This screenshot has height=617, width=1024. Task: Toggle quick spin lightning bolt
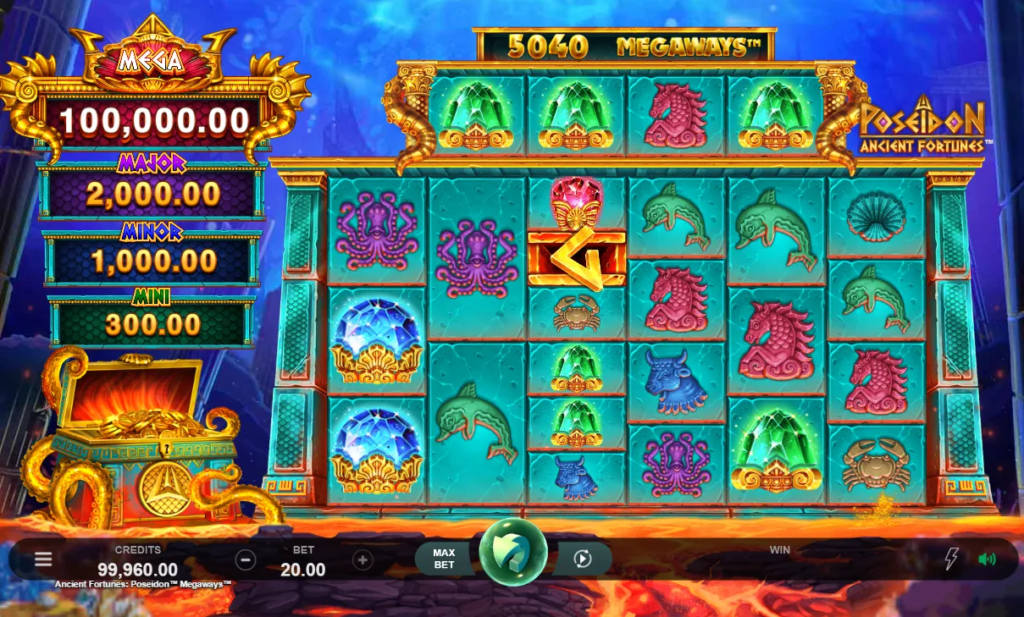950,559
